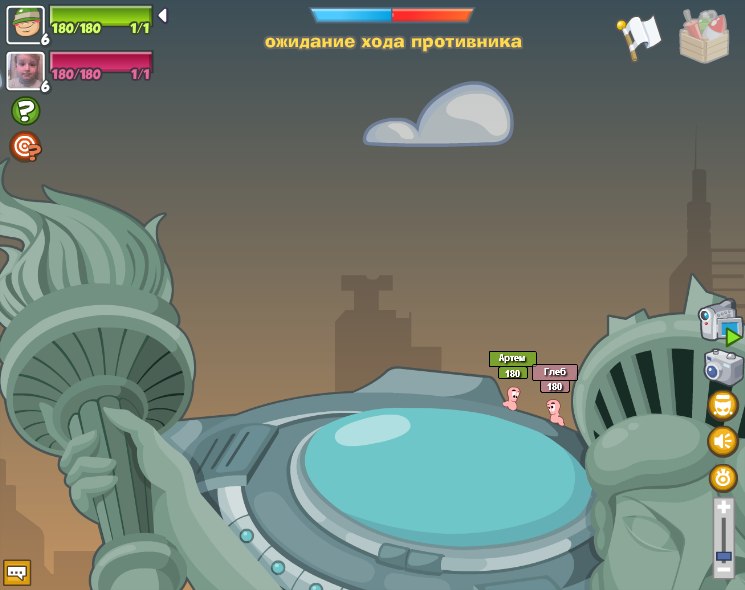Click the white surrender flag
Viewport: 745px width, 590px height.
pyautogui.click(x=639, y=36)
